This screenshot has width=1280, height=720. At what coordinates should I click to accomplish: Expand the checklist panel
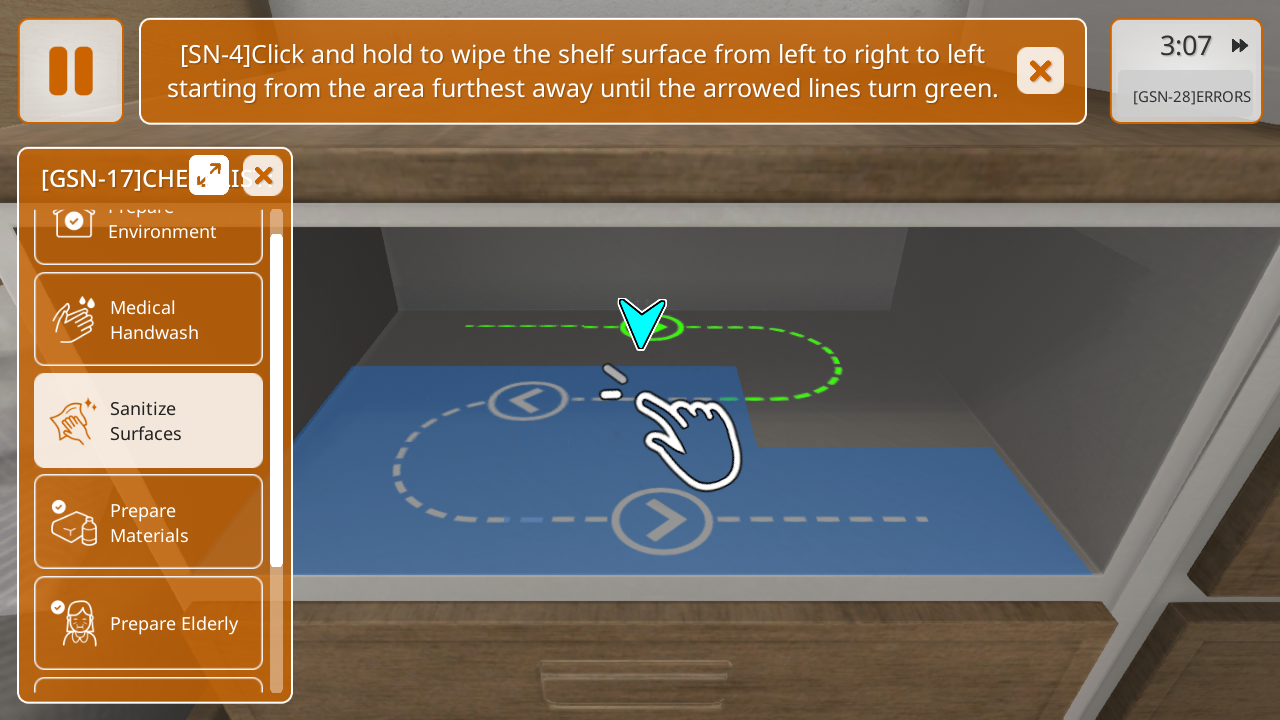(209, 175)
